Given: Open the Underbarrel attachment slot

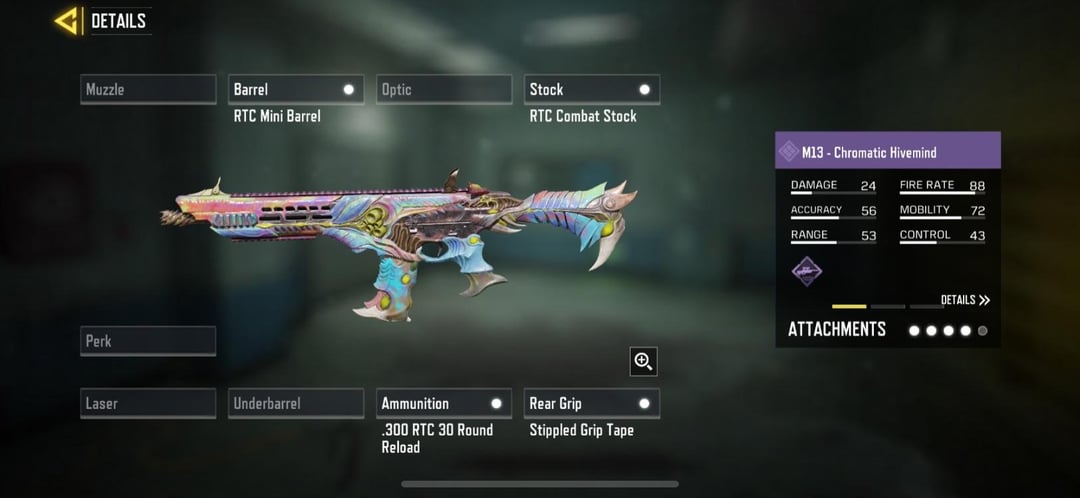Looking at the screenshot, I should 296,403.
